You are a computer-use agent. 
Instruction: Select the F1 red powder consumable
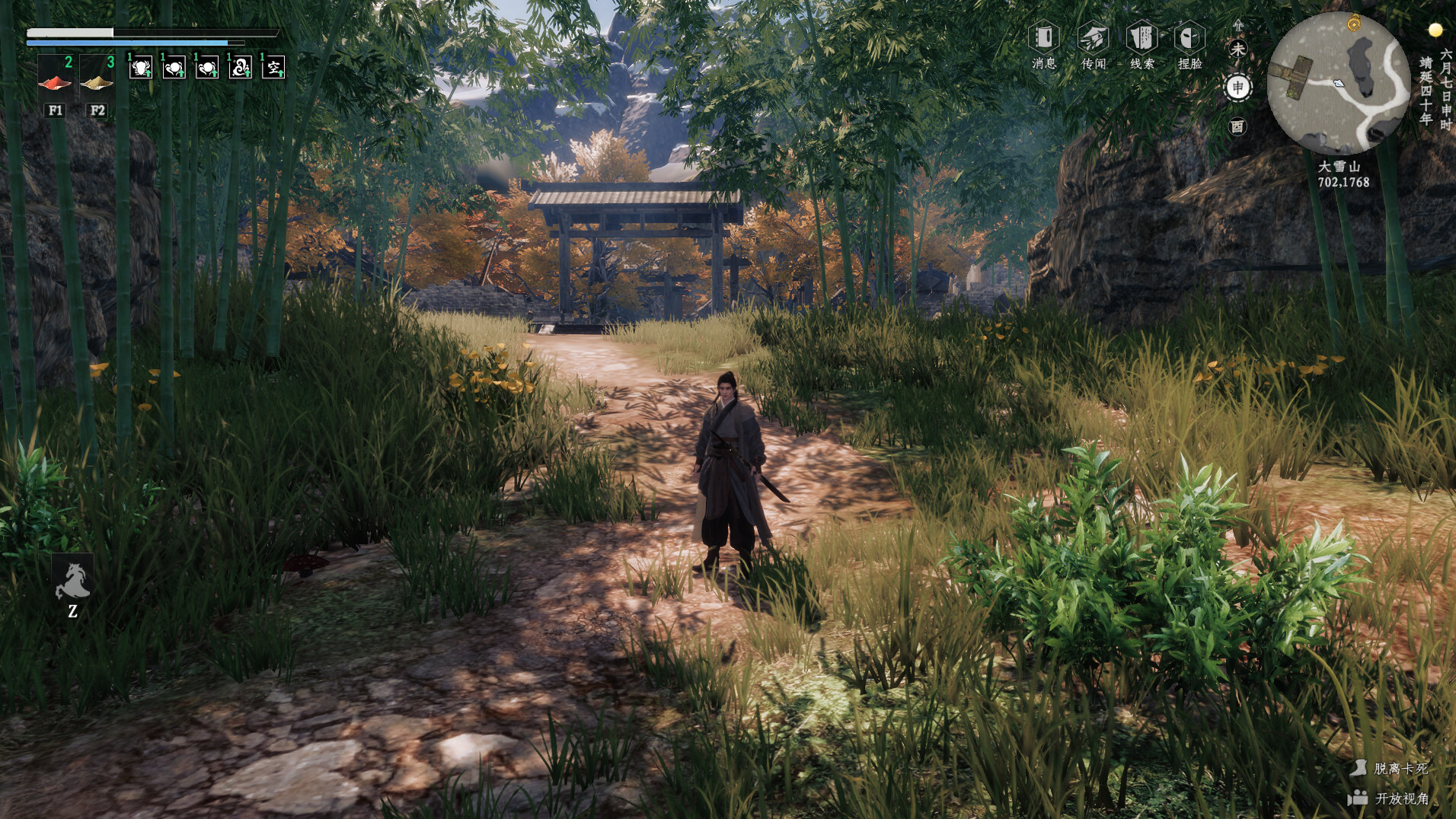(54, 84)
